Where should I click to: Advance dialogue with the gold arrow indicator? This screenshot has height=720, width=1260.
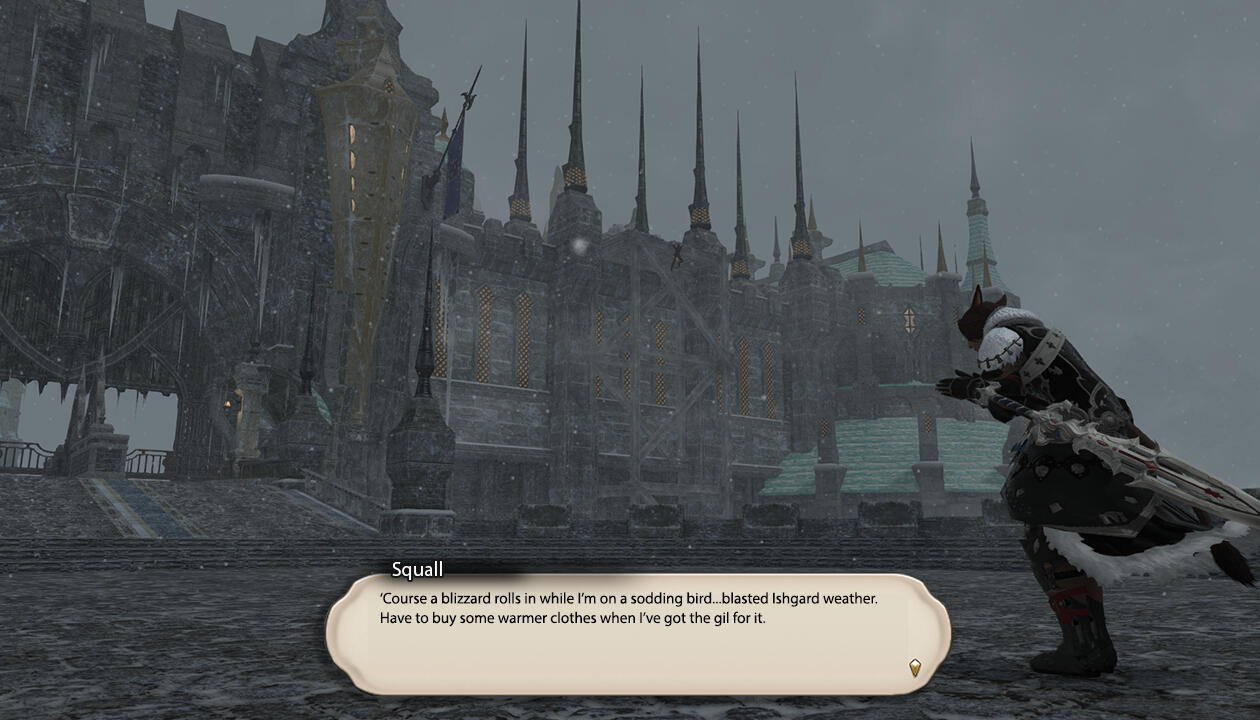pos(914,667)
